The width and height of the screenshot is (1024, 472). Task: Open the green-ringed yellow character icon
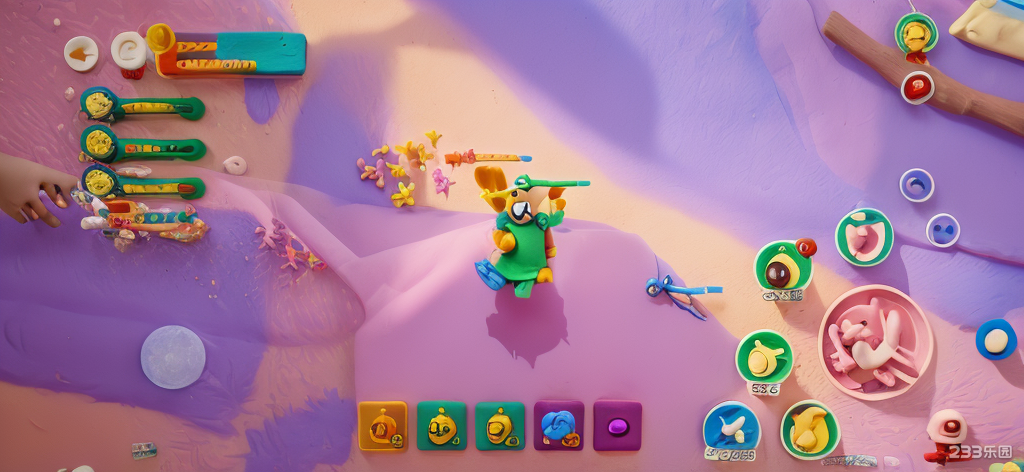point(915,35)
